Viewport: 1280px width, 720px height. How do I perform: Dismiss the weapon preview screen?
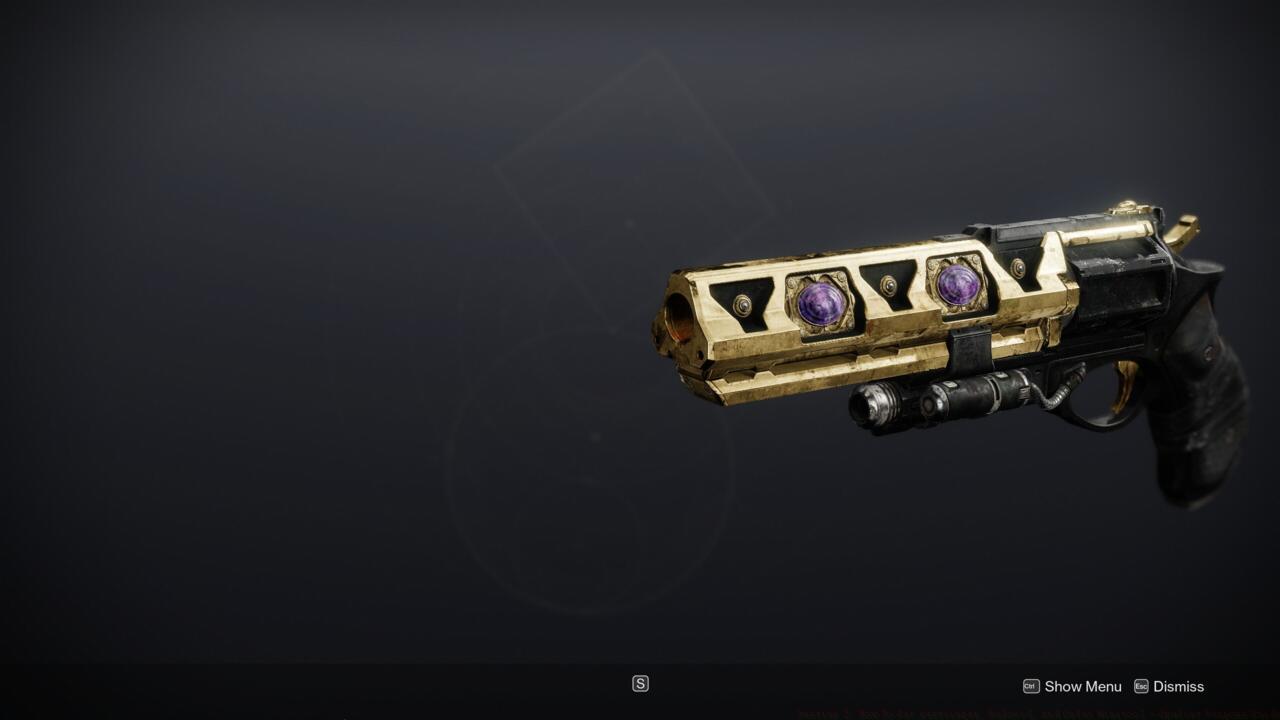pos(1178,687)
